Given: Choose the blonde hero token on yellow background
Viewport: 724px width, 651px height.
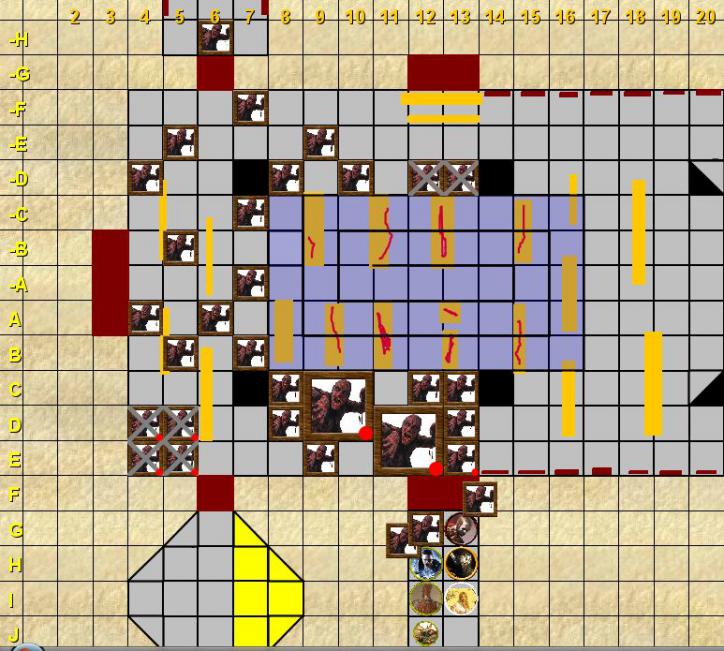Looking at the screenshot, I should tap(461, 598).
